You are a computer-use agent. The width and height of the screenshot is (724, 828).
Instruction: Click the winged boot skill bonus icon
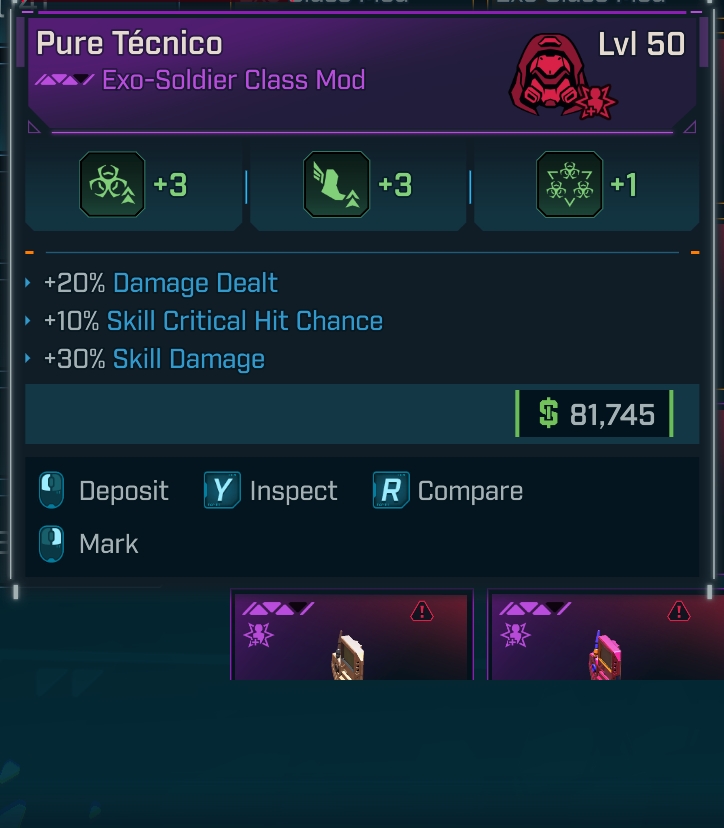coord(336,185)
